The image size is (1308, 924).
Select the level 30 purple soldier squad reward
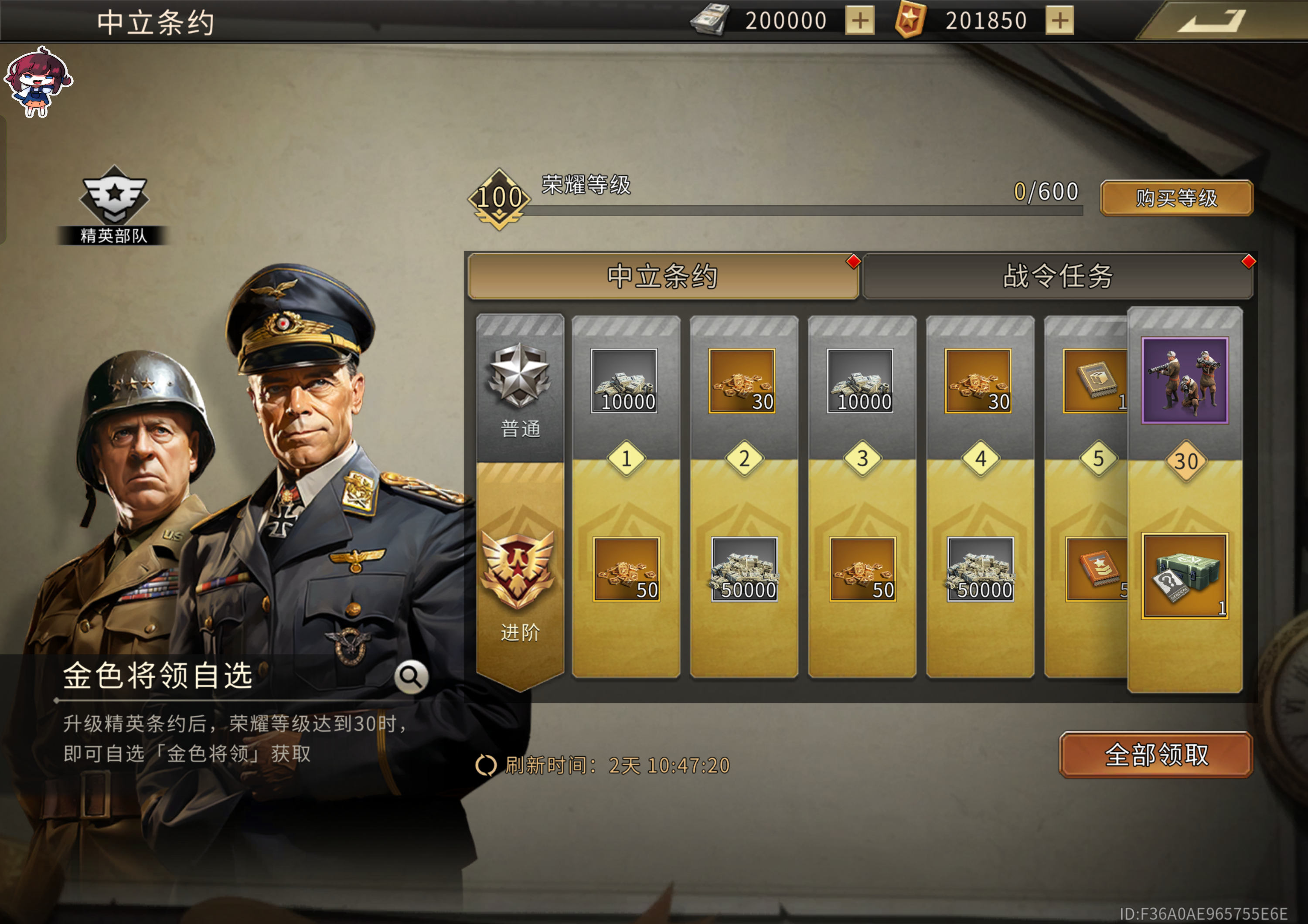pyautogui.click(x=1184, y=380)
